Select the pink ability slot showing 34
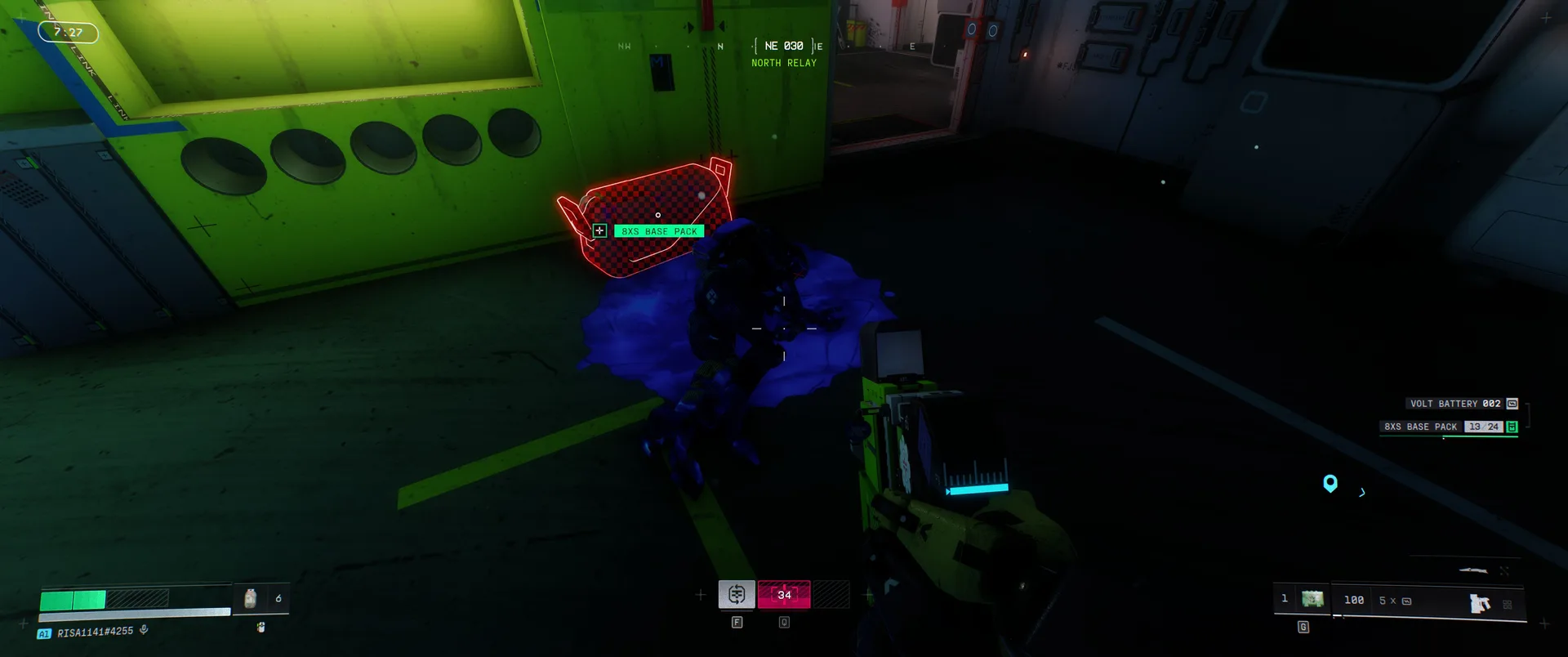 pos(784,594)
